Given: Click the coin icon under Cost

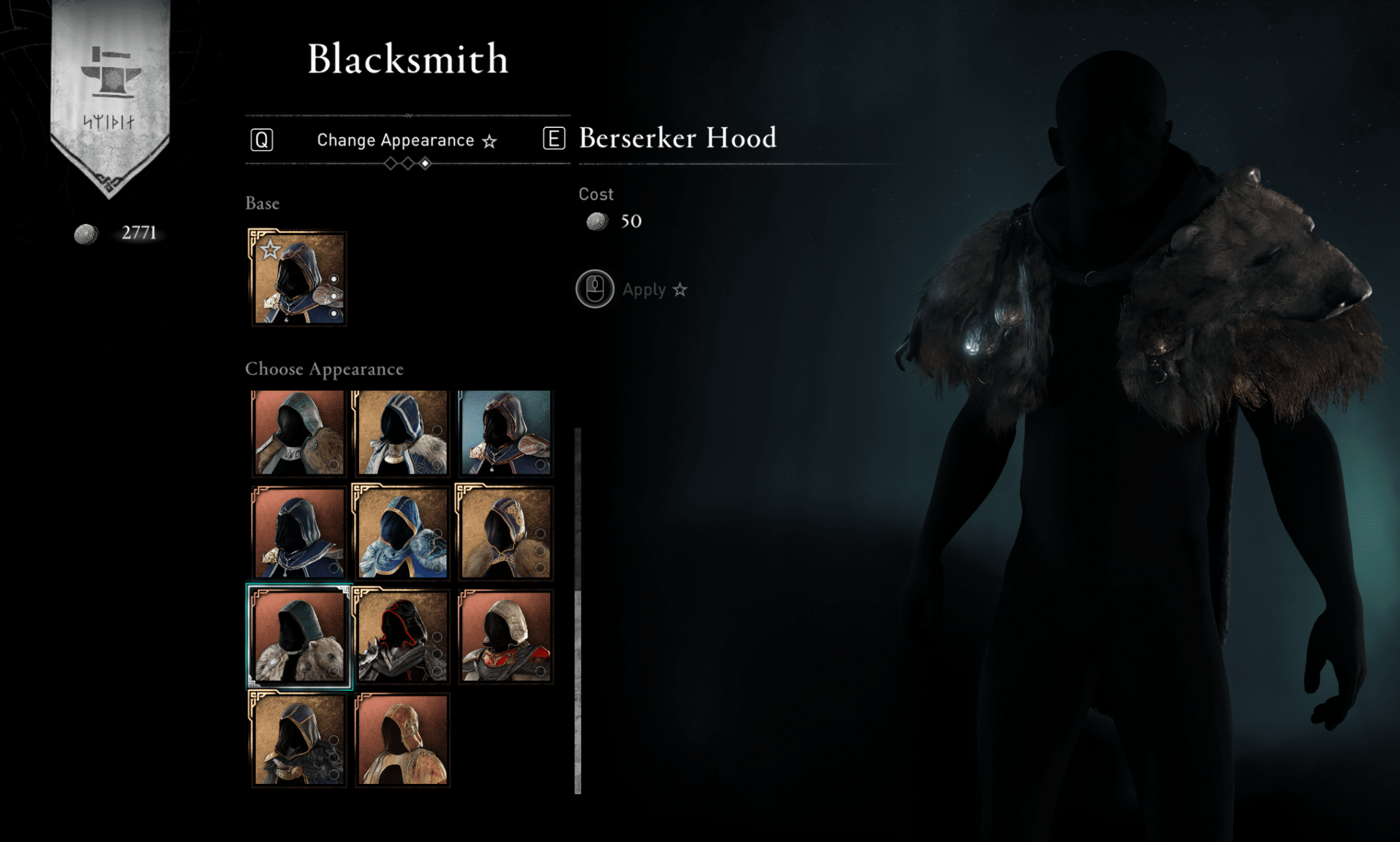Looking at the screenshot, I should point(597,222).
